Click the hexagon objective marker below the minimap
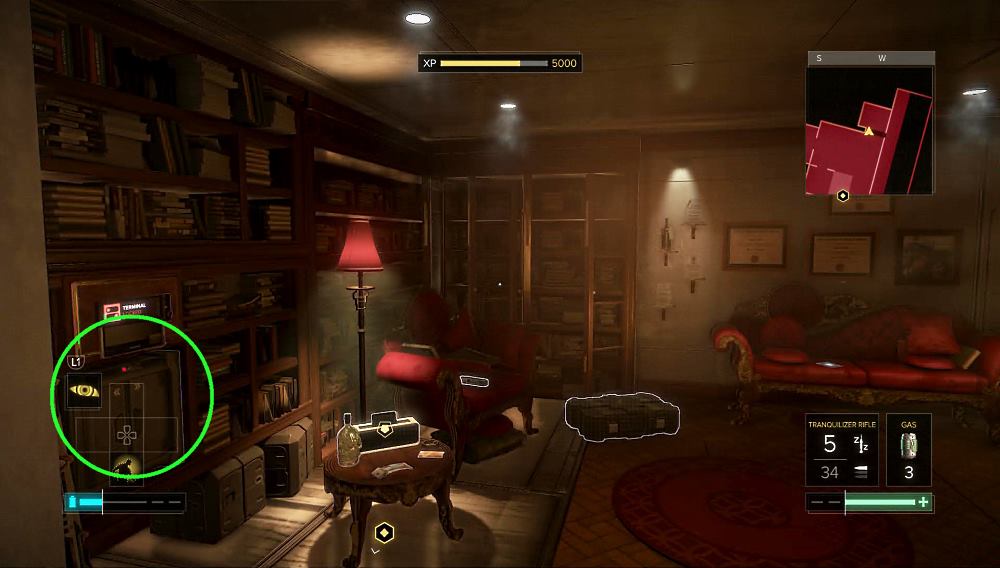 click(x=844, y=197)
